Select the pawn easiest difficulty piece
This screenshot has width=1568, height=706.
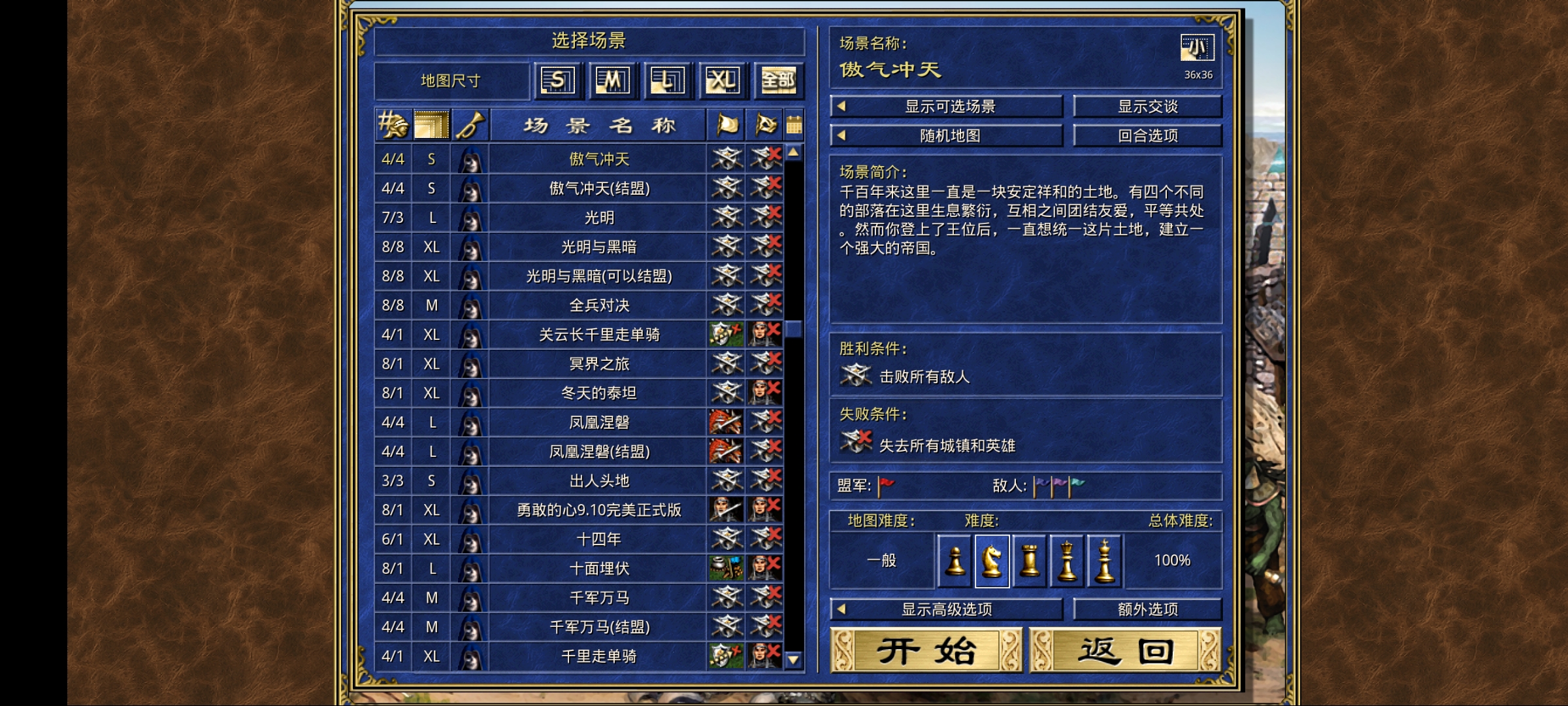[x=955, y=561]
